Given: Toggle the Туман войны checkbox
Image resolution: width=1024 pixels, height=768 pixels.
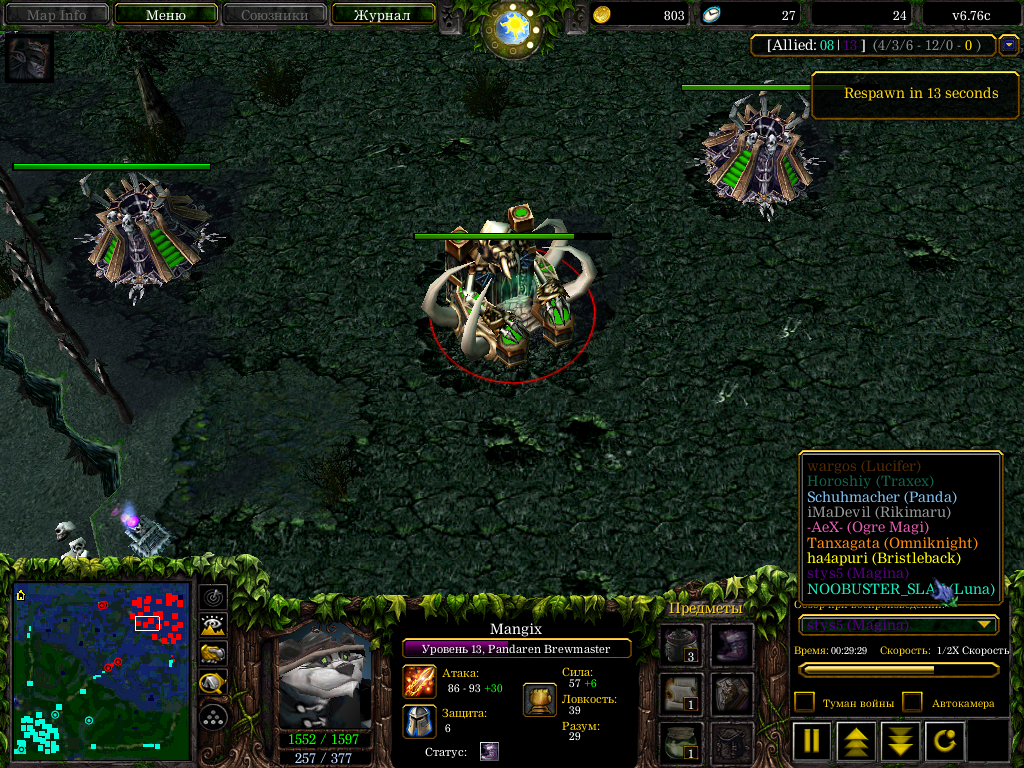Looking at the screenshot, I should [x=804, y=702].
